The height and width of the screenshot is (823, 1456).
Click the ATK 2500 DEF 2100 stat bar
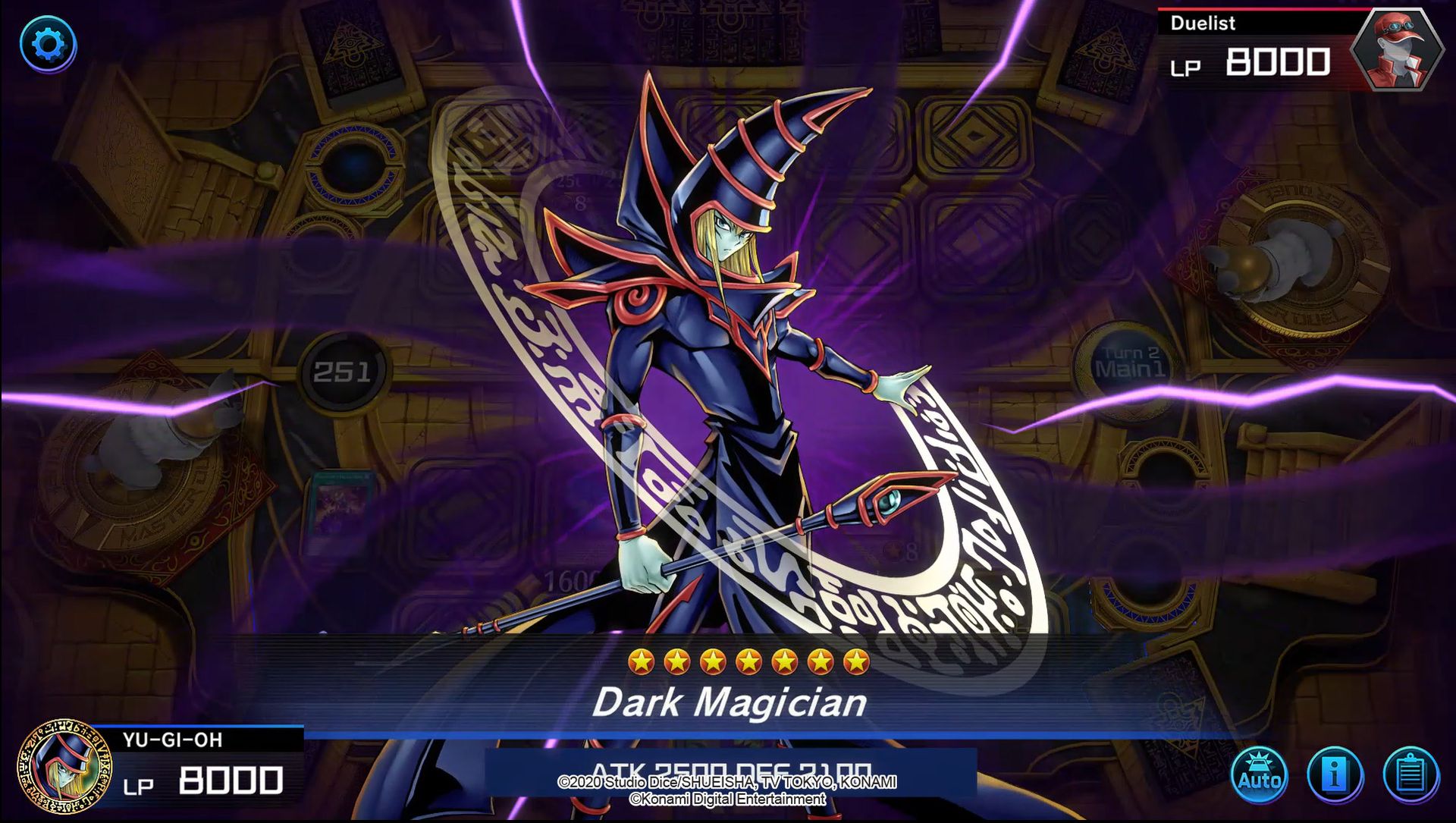pos(728,768)
